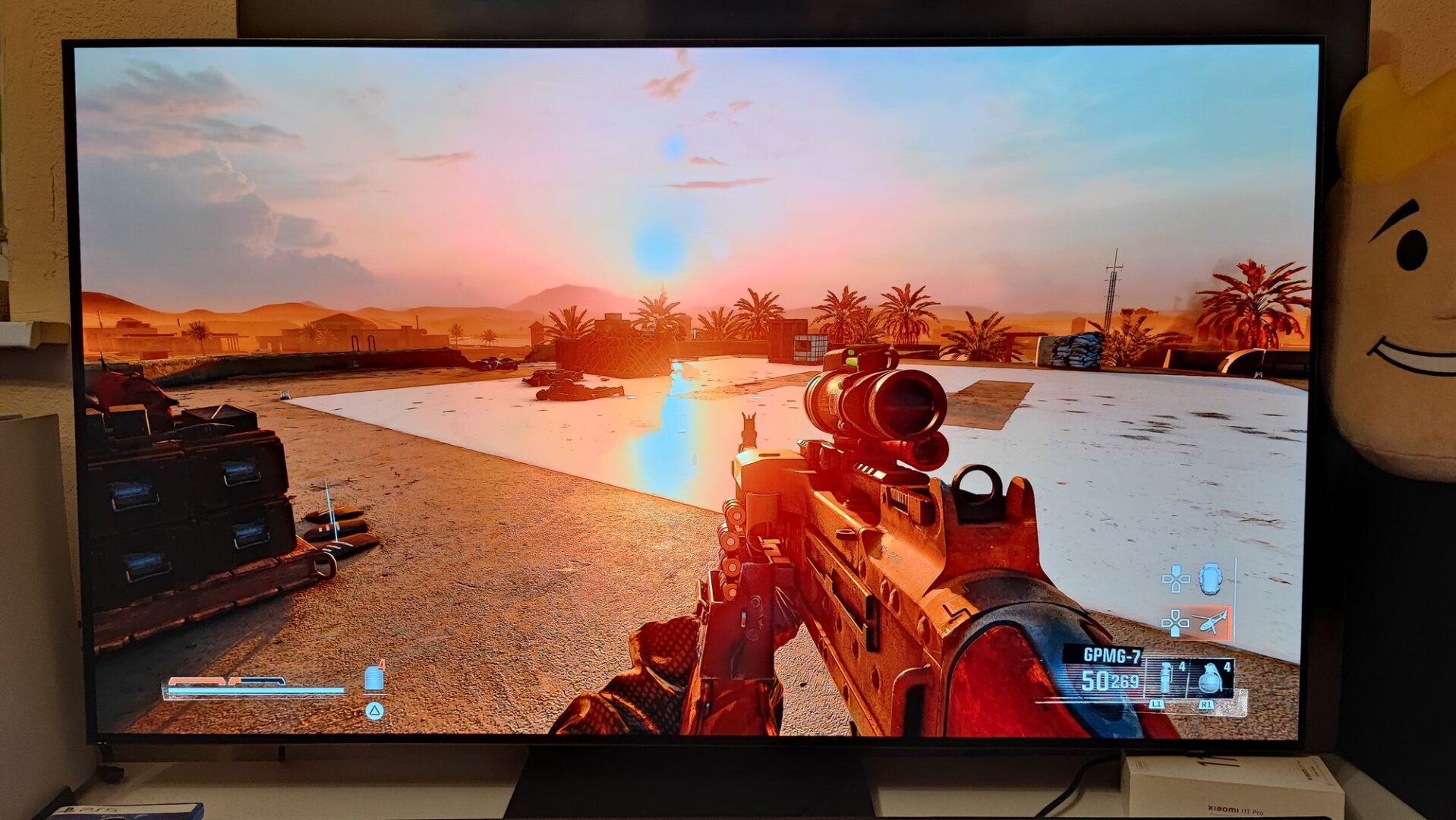Click the upper d-pad indicator icon
The width and height of the screenshot is (1456, 820).
(x=1176, y=577)
